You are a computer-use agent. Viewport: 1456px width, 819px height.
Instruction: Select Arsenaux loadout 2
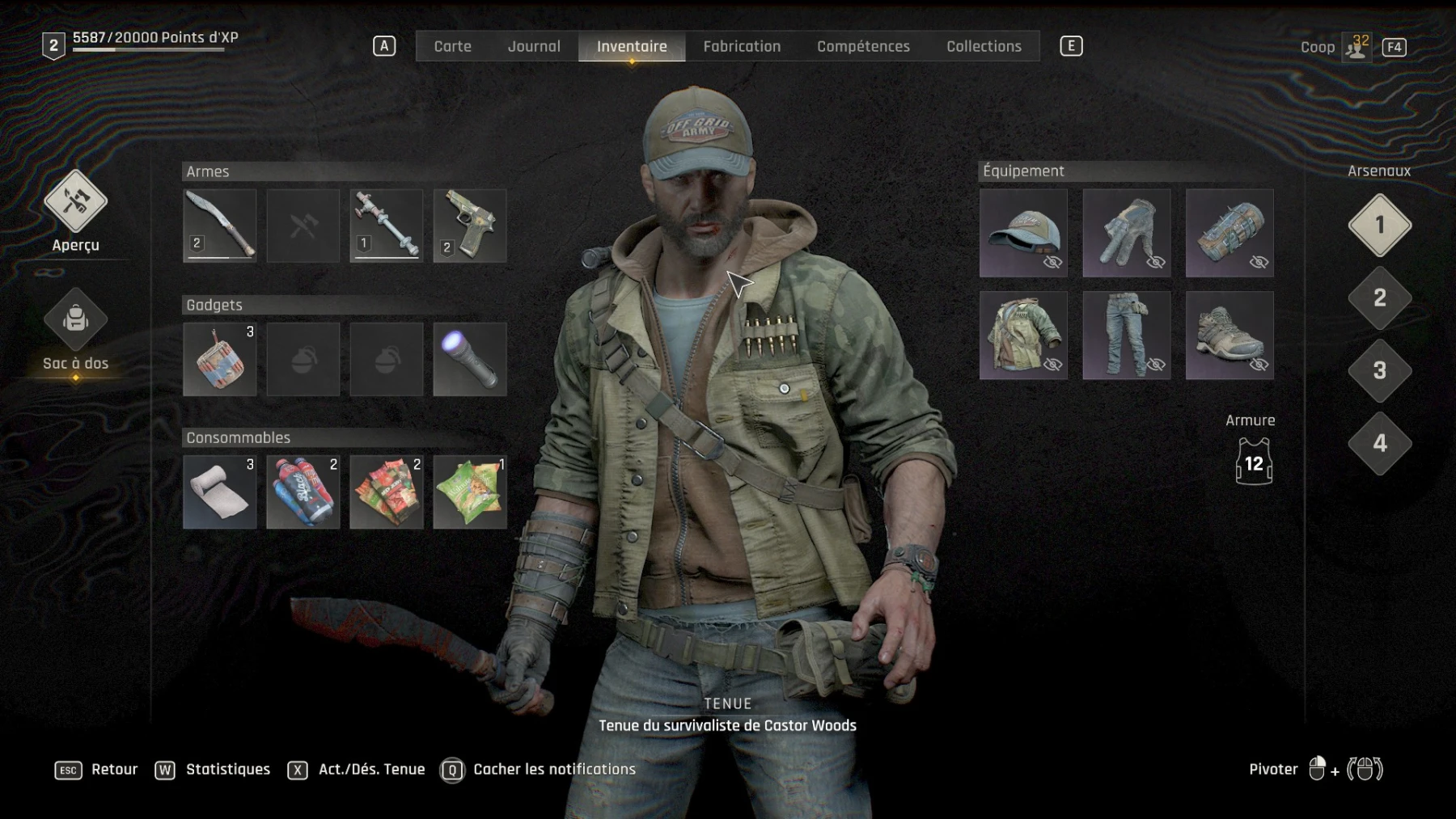tap(1380, 298)
